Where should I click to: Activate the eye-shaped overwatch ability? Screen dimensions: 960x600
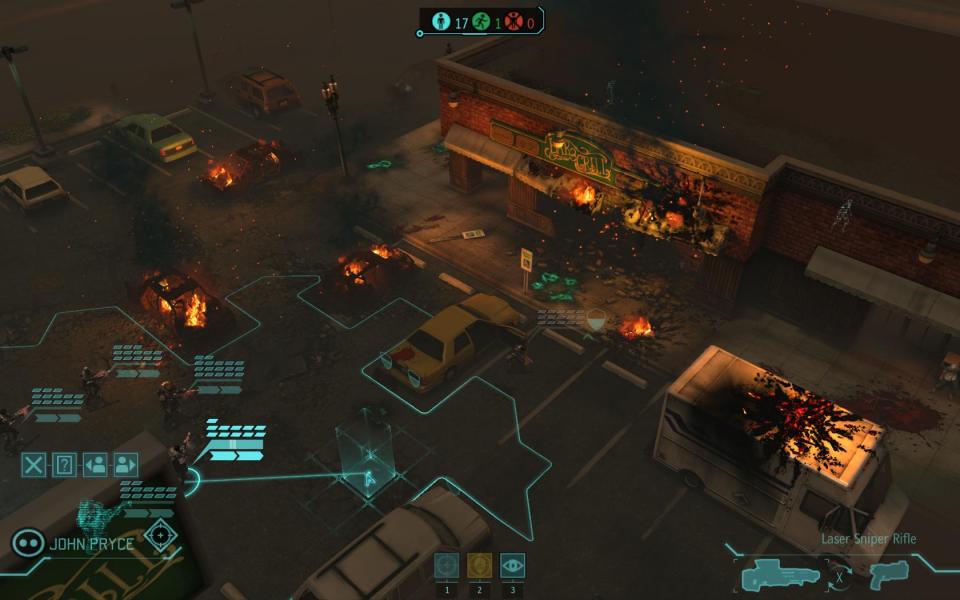point(512,566)
